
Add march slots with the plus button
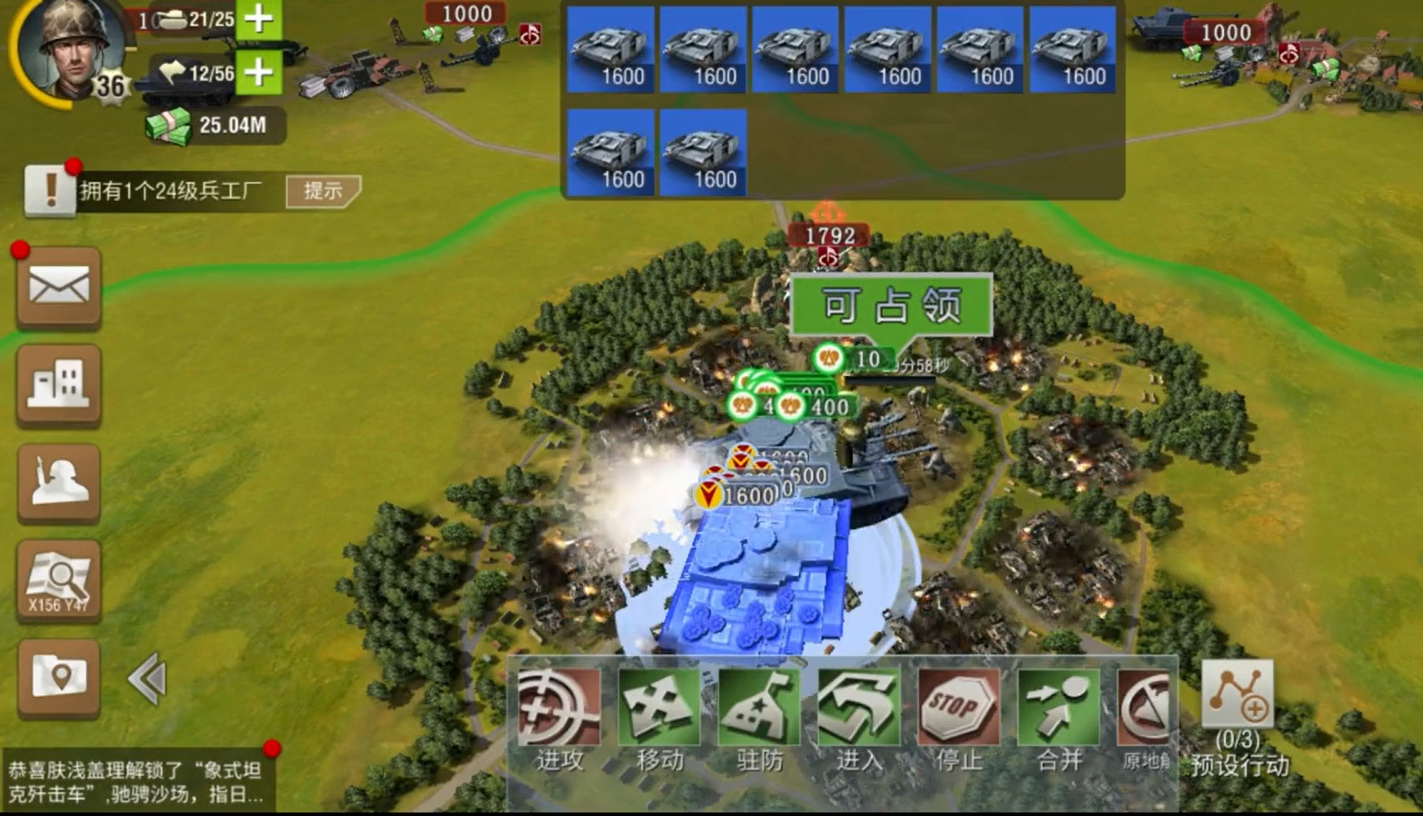[x=258, y=73]
